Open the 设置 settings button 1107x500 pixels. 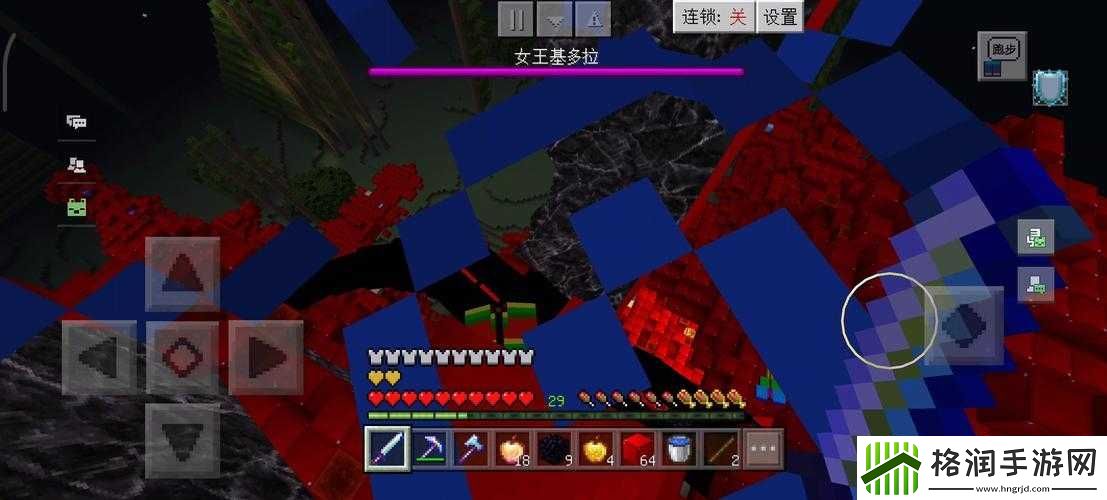pos(780,17)
